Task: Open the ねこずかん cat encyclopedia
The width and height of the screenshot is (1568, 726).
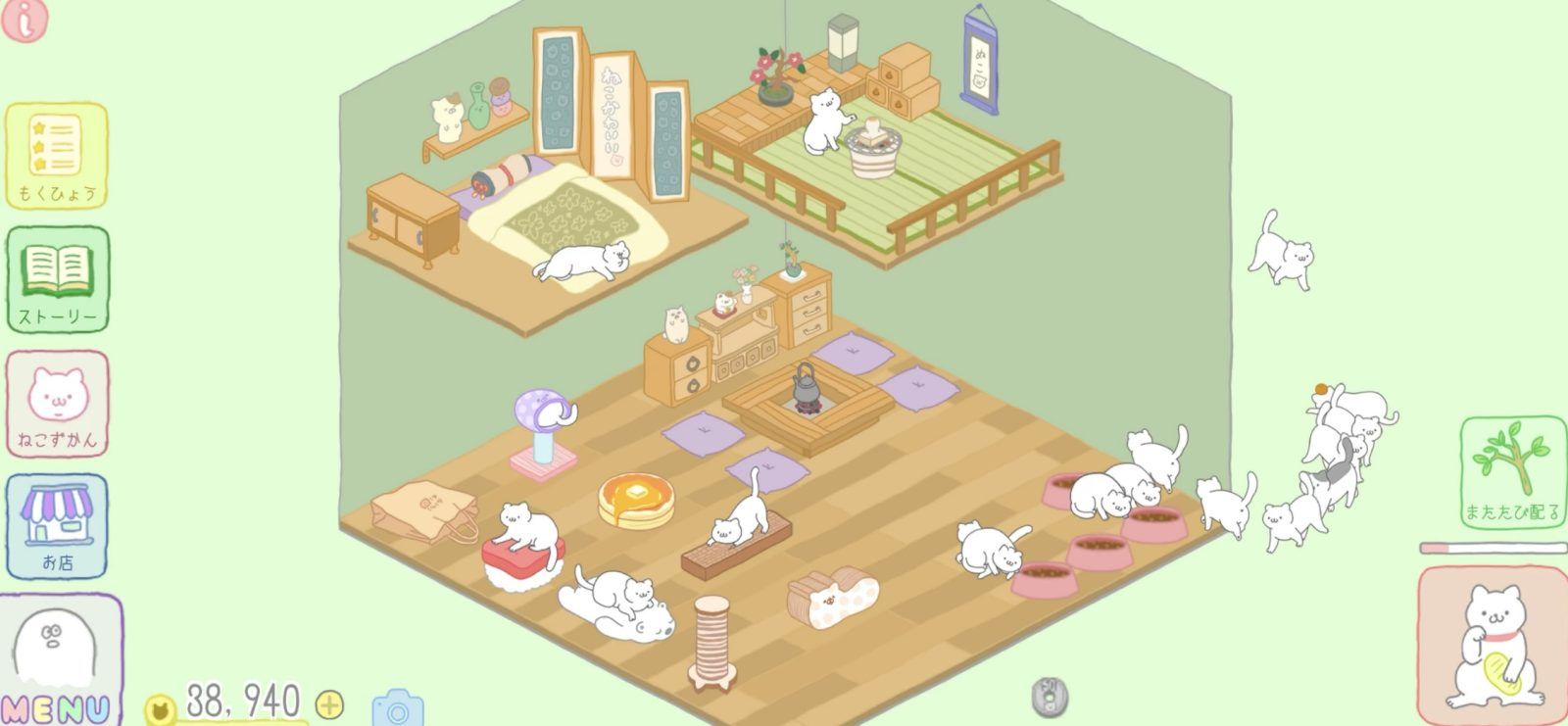Action: pyautogui.click(x=56, y=402)
